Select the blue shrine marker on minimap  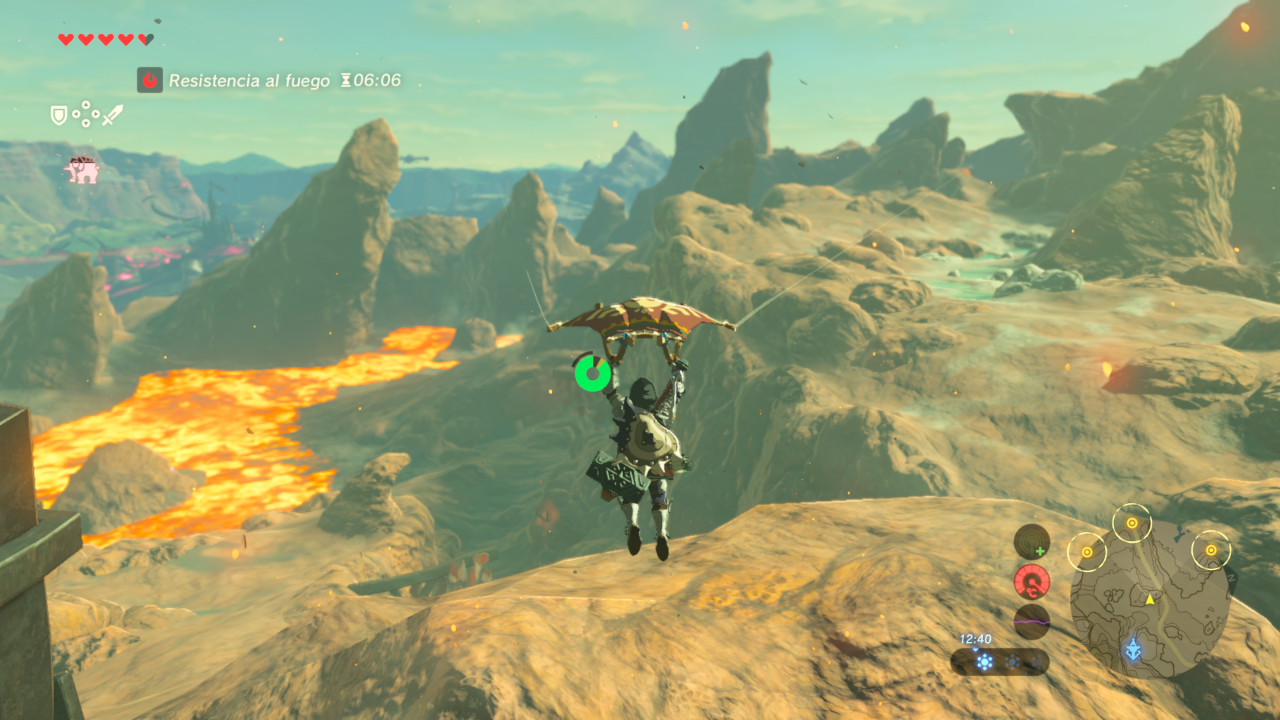point(1133,650)
